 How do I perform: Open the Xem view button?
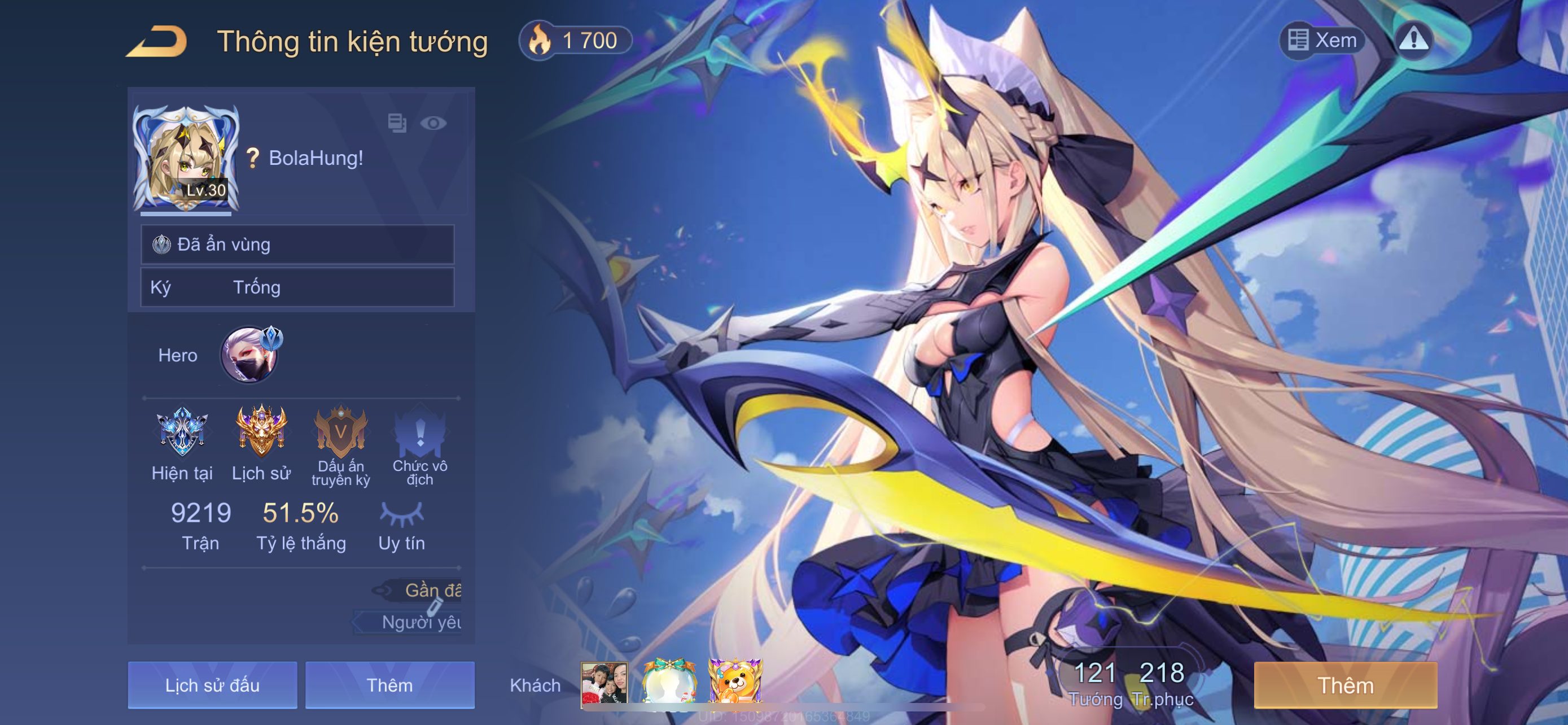click(x=1322, y=40)
